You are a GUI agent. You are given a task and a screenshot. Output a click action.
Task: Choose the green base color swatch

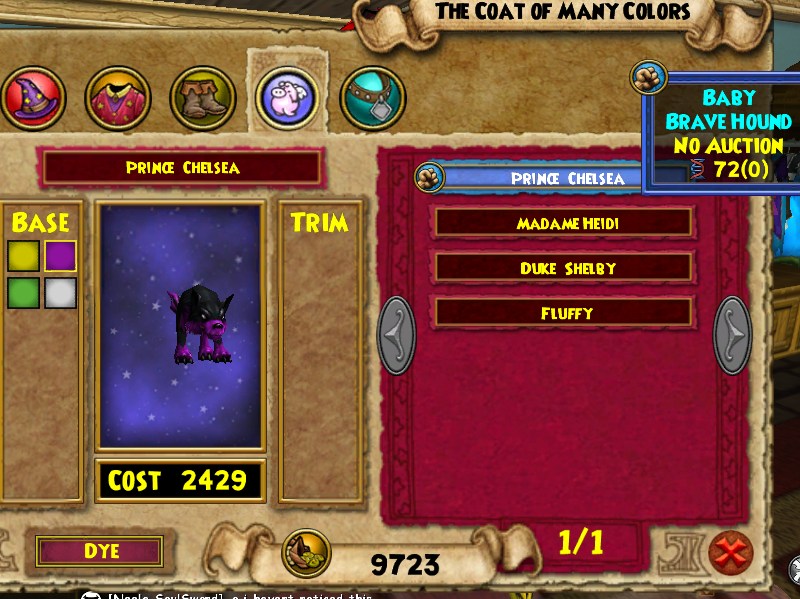pos(23,293)
